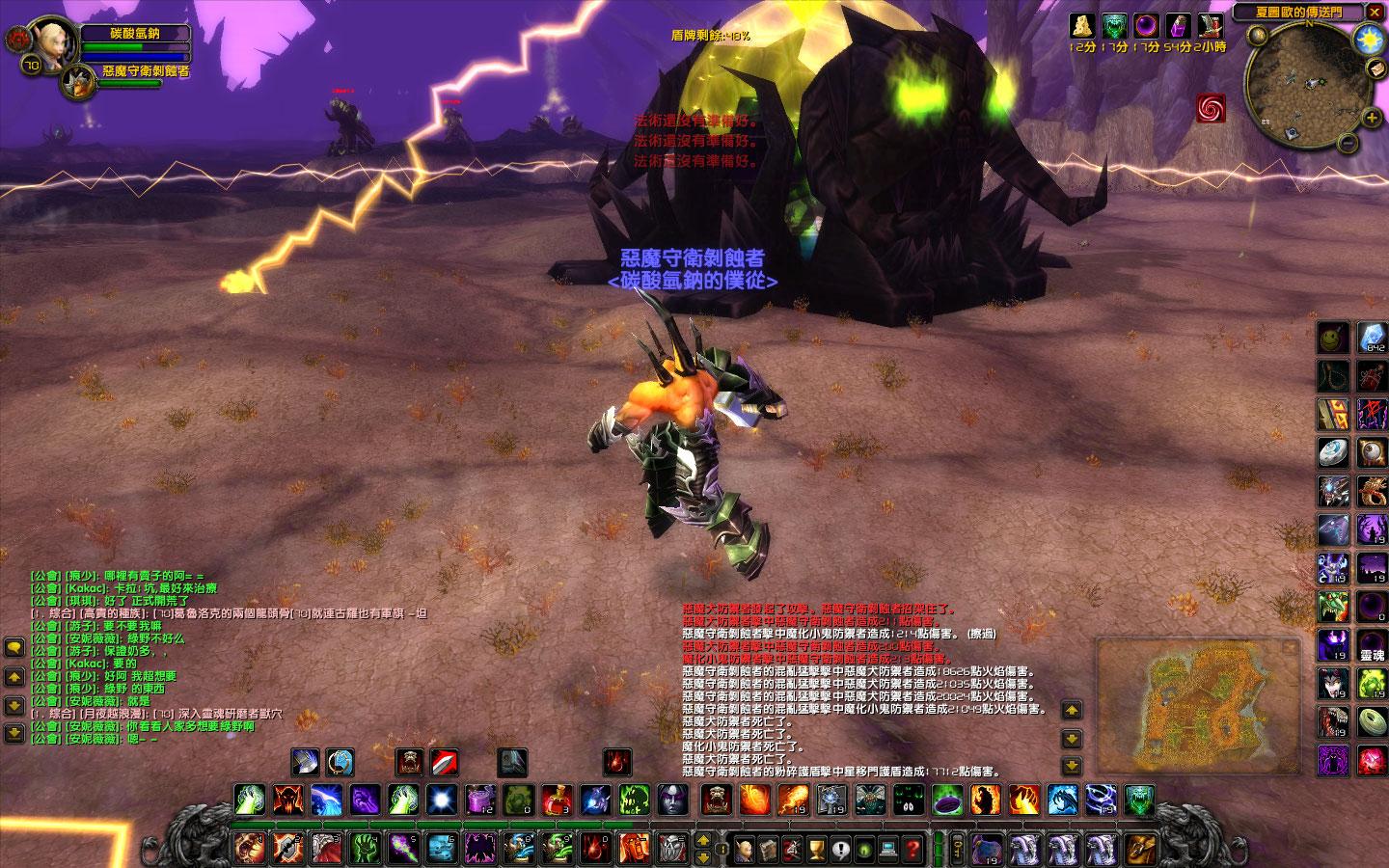The image size is (1389, 868).
Task: Close the minimap with the X button
Action: (1375, 13)
